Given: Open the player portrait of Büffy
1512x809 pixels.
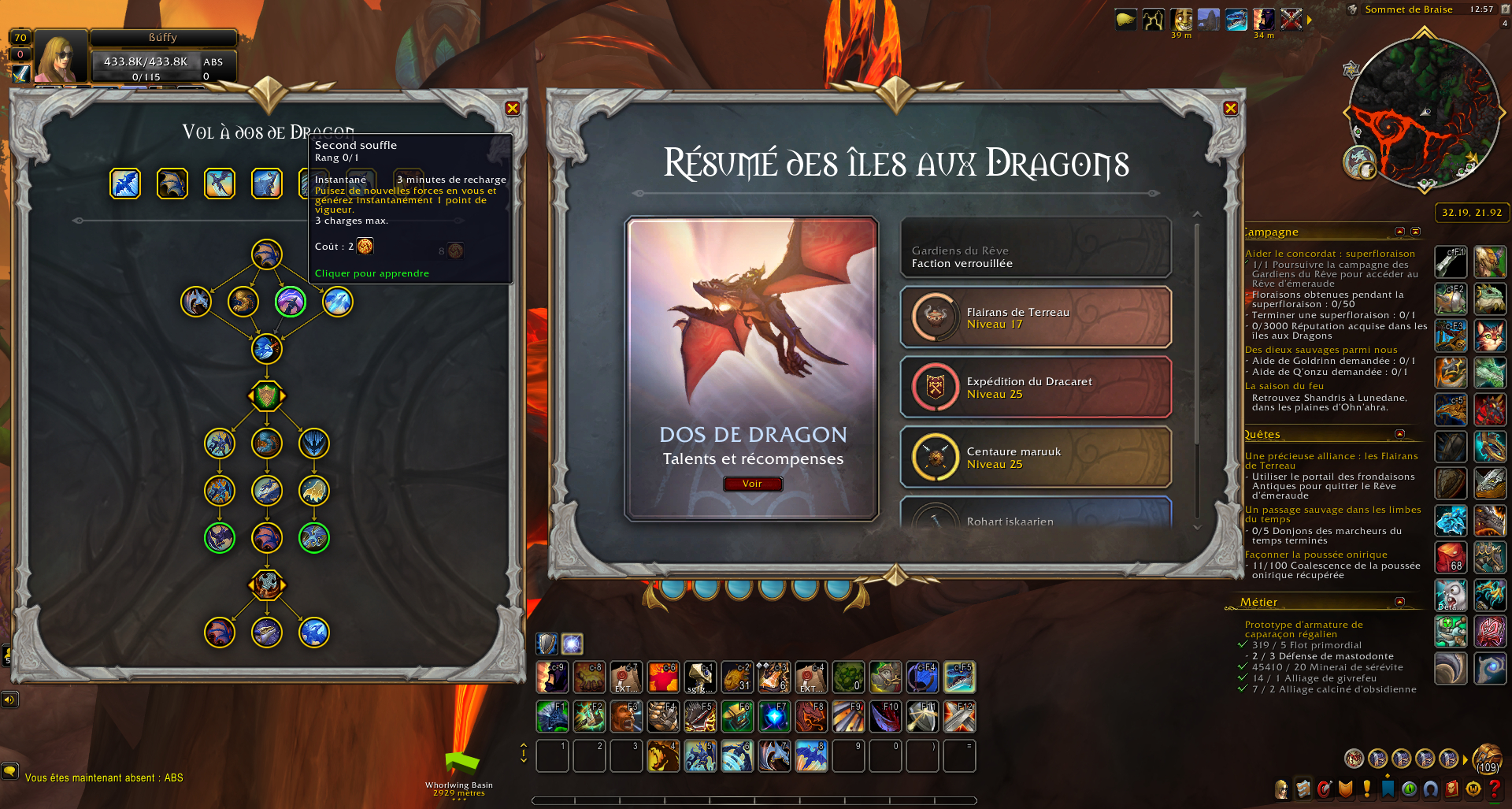Looking at the screenshot, I should [x=60, y=57].
